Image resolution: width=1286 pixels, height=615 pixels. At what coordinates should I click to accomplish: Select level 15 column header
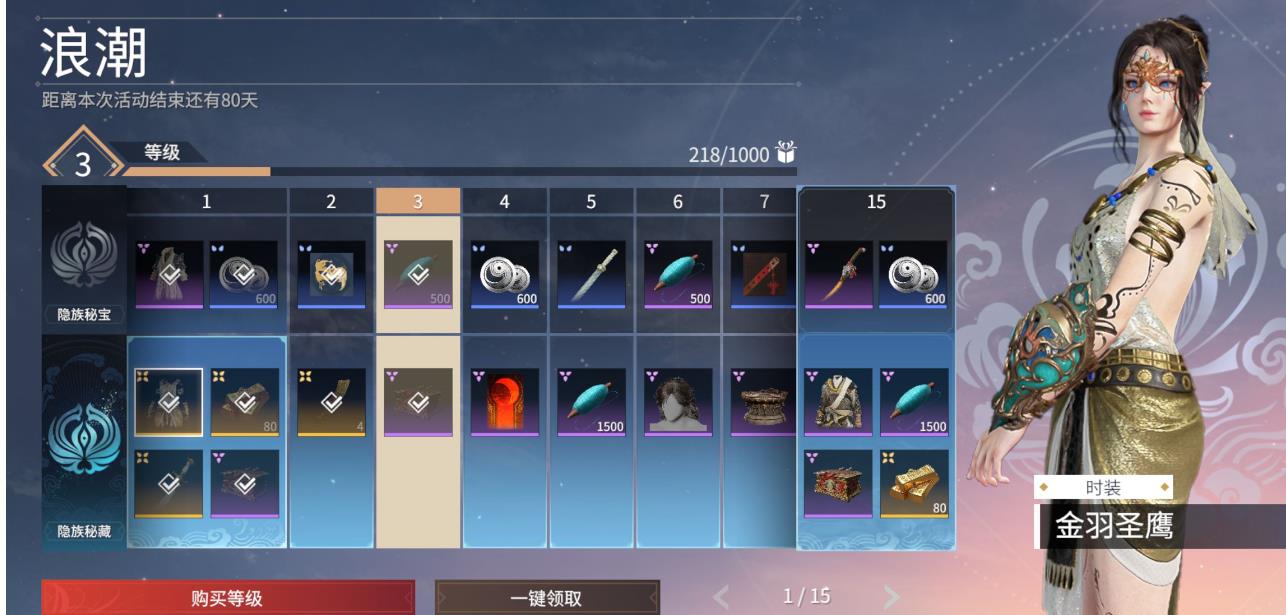[x=876, y=202]
